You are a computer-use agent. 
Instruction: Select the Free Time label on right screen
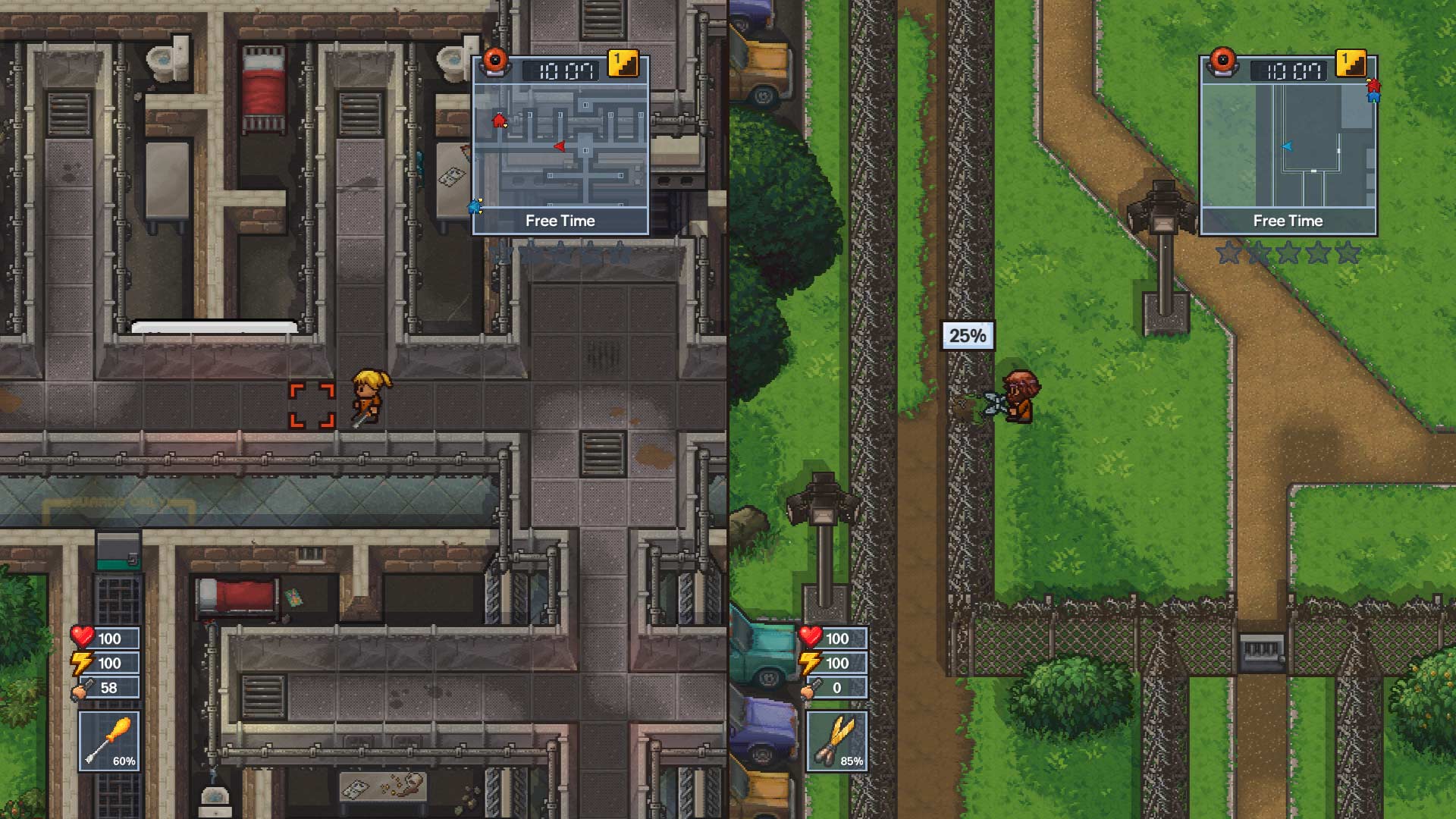pyautogui.click(x=1288, y=221)
